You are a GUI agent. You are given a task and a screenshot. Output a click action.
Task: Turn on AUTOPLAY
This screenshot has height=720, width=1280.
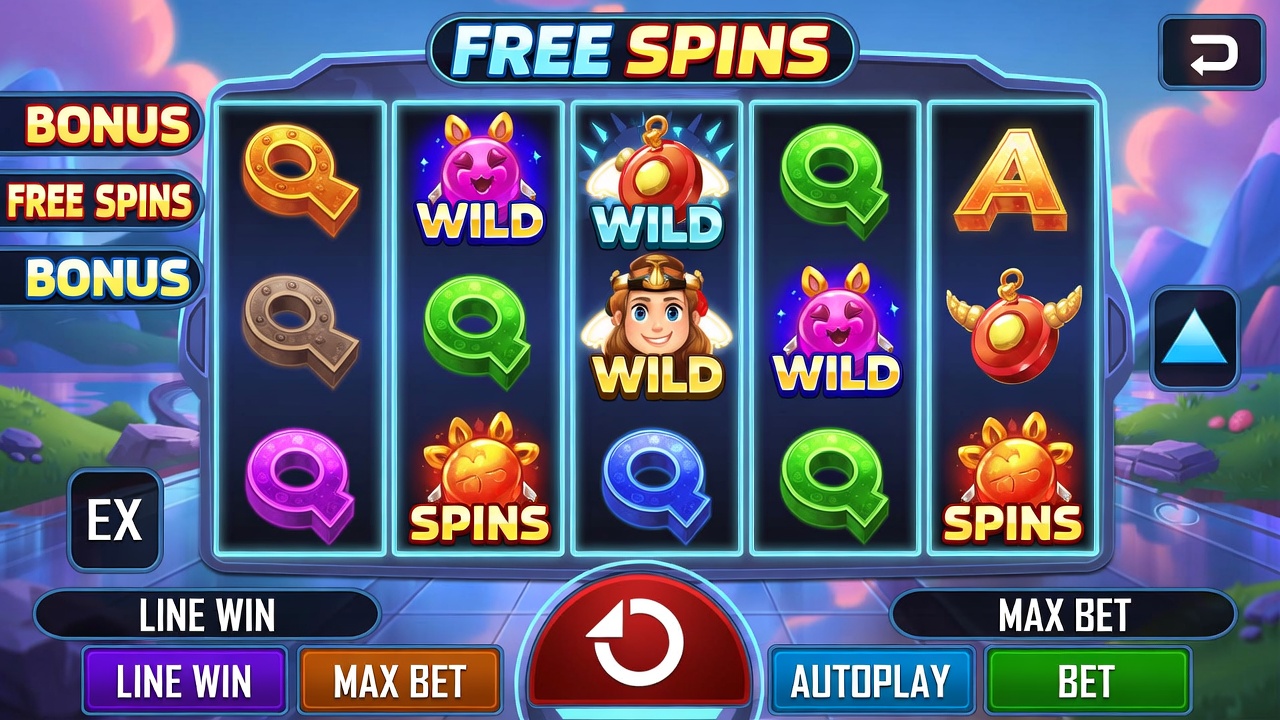871,681
